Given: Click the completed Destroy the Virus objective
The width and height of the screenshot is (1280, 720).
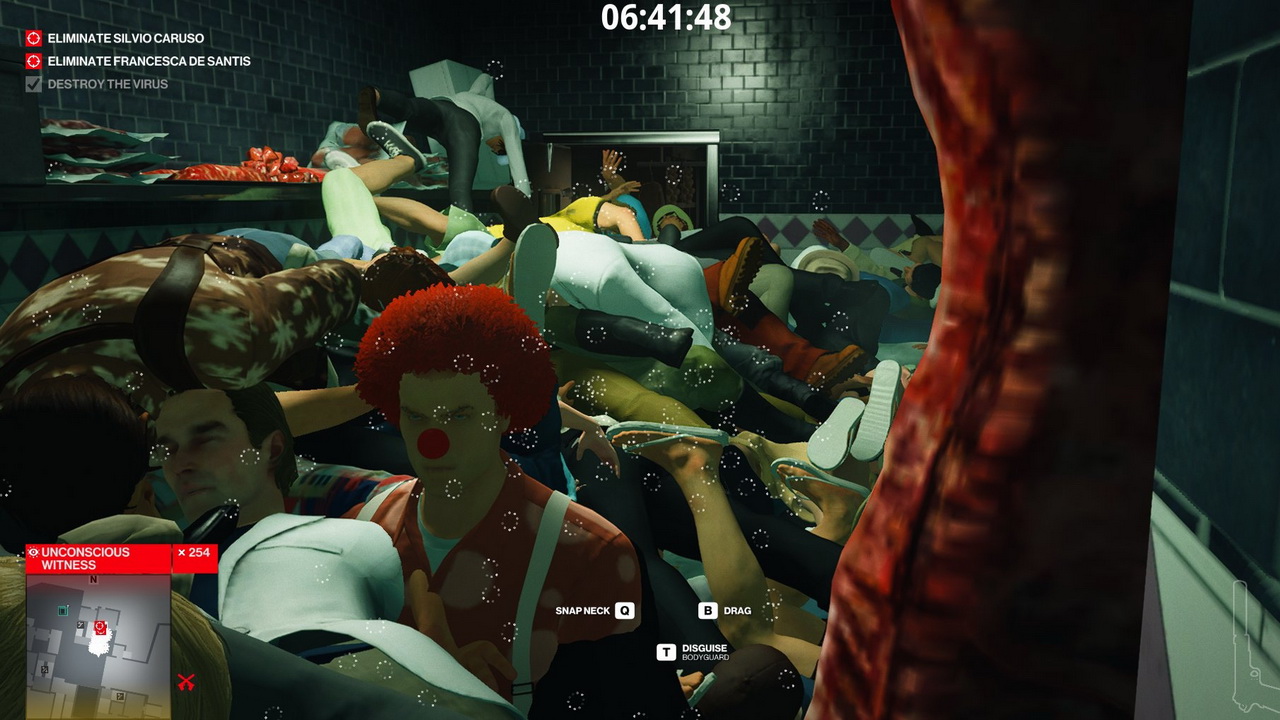Looking at the screenshot, I should click(107, 84).
